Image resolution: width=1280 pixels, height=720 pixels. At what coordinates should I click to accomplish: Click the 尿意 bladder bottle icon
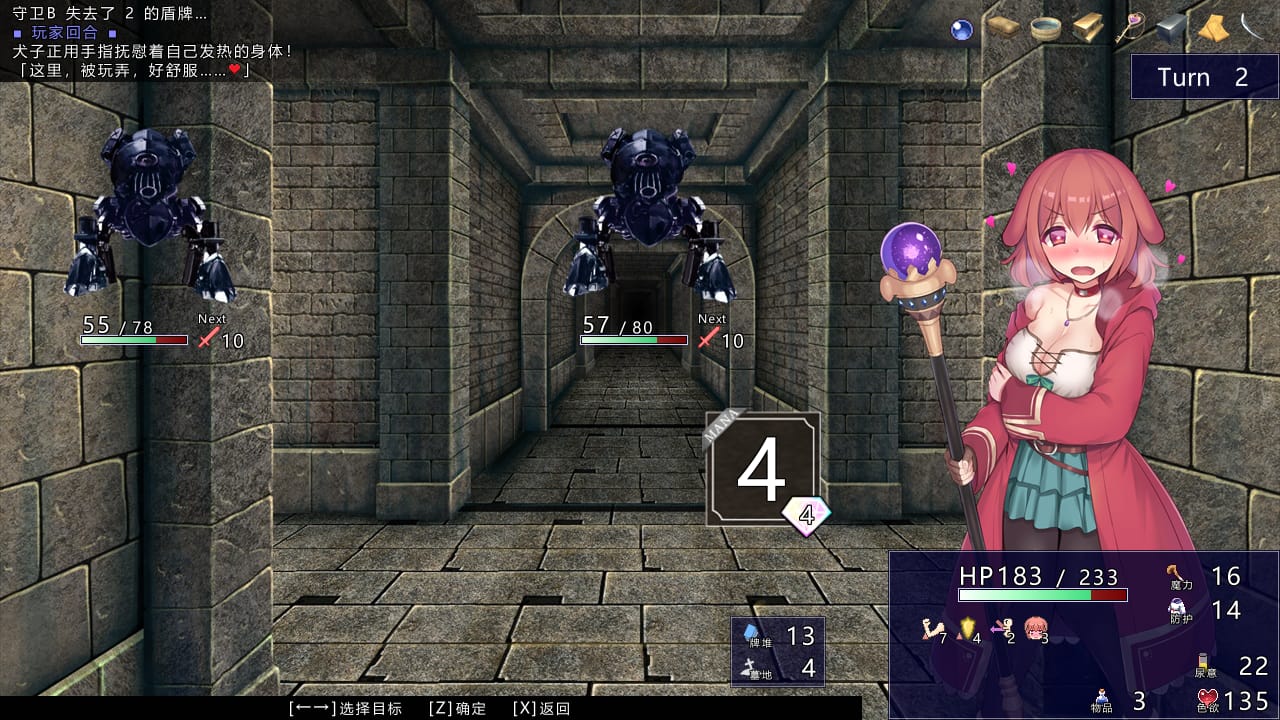point(1204,659)
